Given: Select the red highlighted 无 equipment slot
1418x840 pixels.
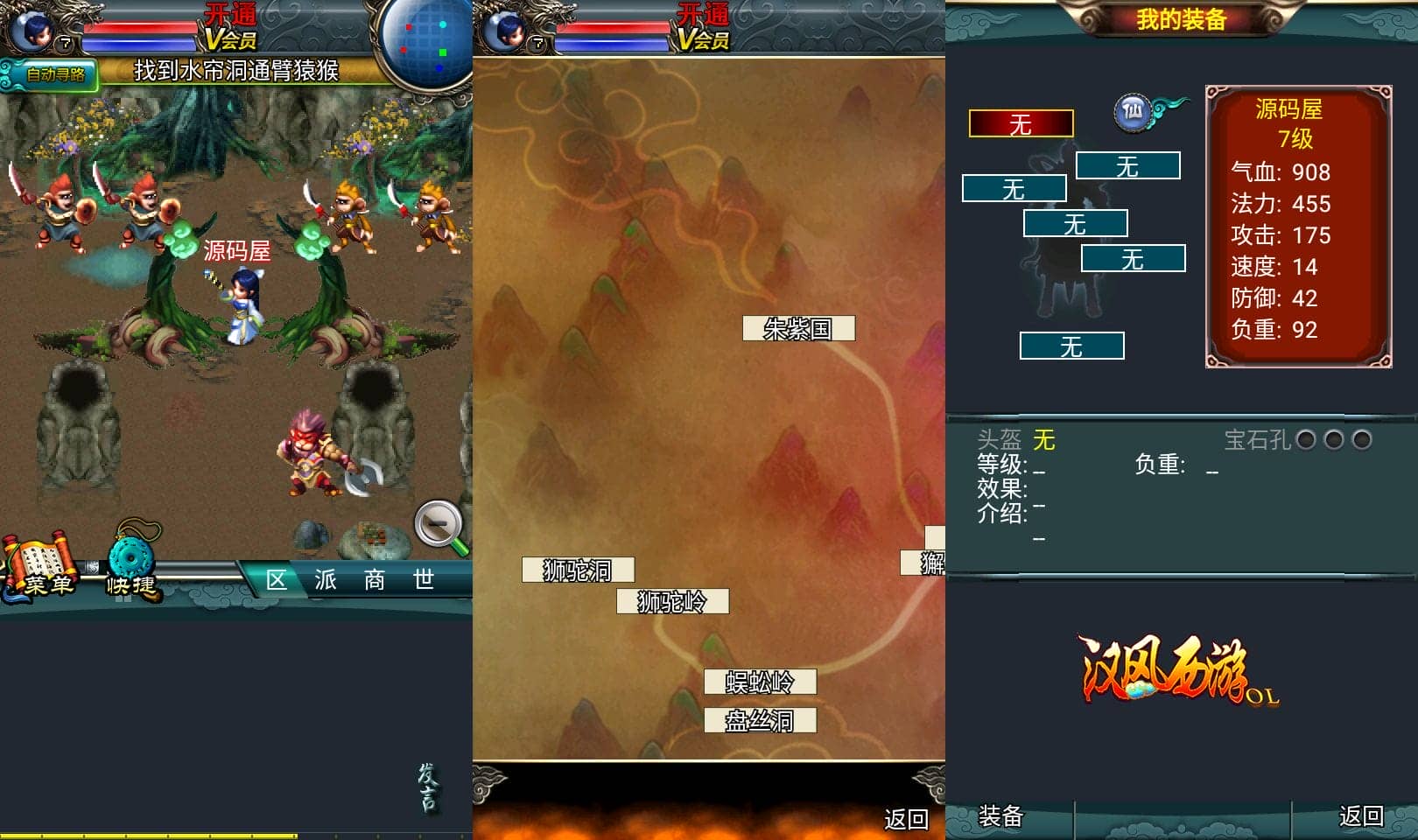Looking at the screenshot, I should click(1021, 124).
